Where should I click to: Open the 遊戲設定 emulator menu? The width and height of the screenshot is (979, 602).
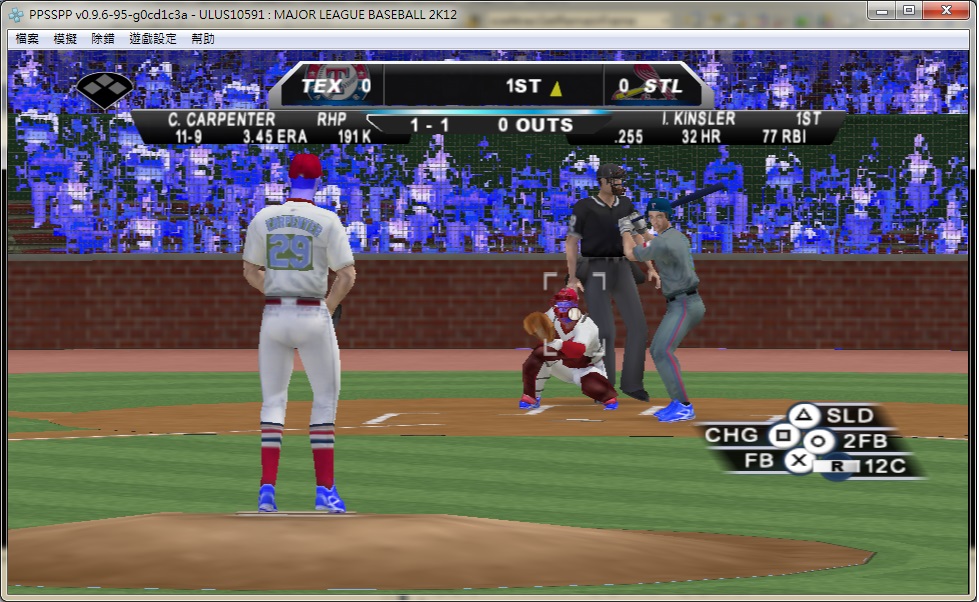152,39
